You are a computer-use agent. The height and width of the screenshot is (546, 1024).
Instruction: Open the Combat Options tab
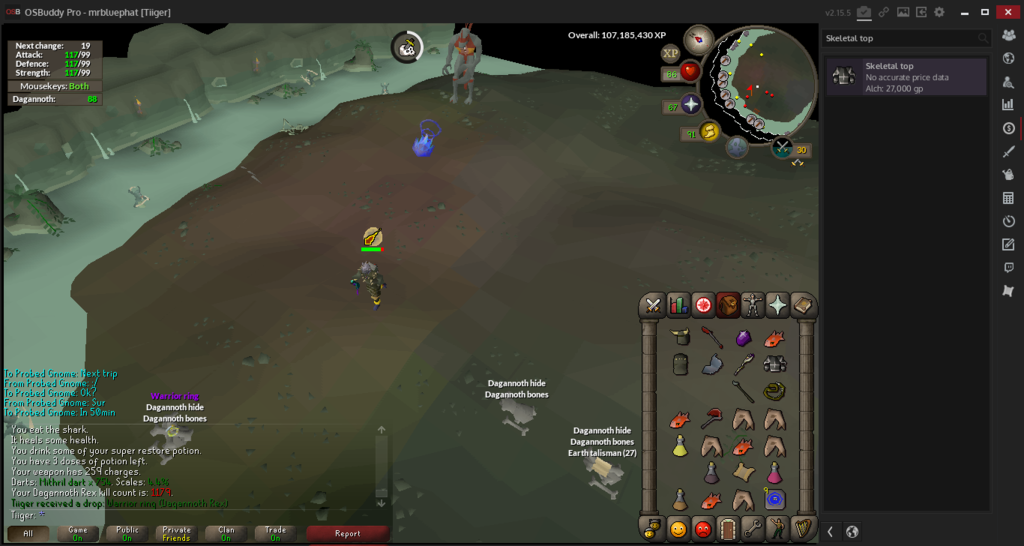pyautogui.click(x=654, y=305)
